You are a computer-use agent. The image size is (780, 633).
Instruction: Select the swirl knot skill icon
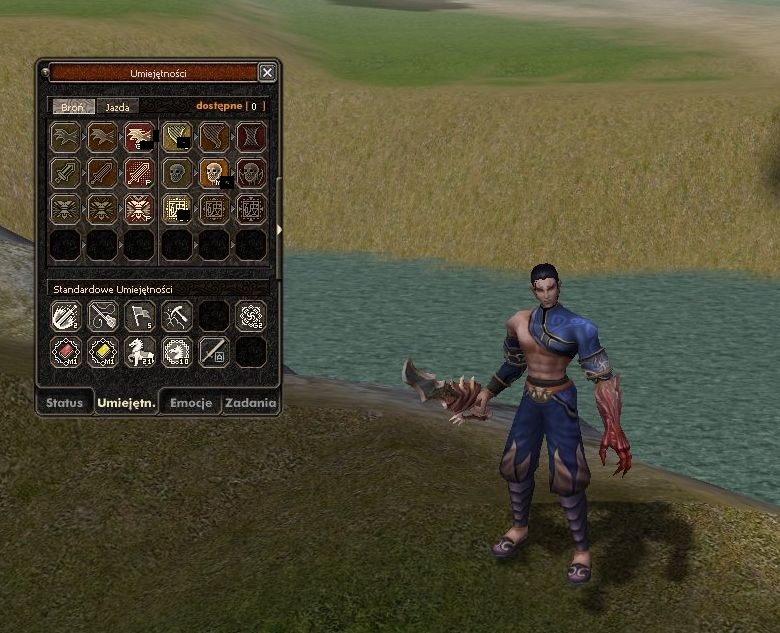point(251,316)
